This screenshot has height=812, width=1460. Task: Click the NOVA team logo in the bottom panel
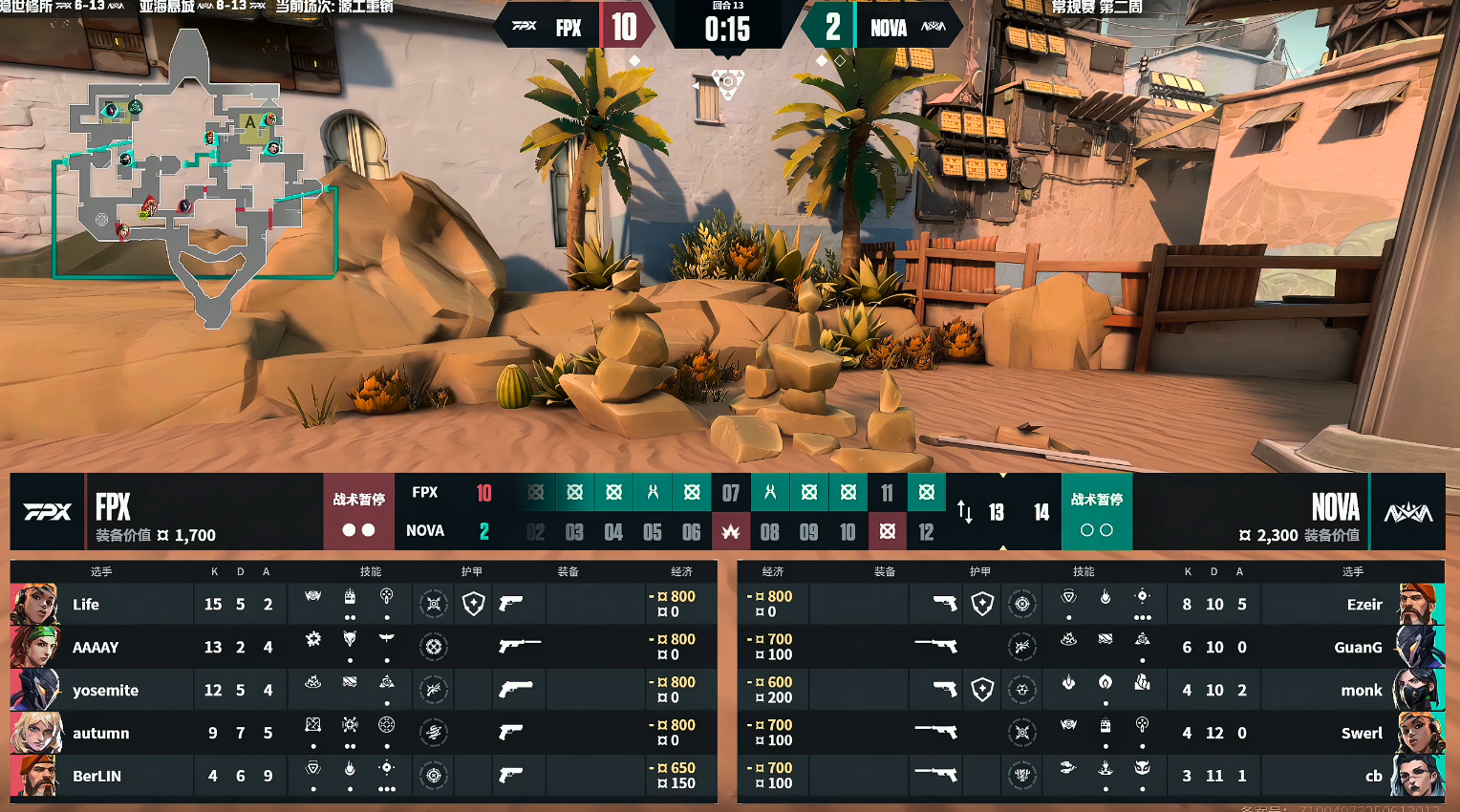click(x=1407, y=512)
